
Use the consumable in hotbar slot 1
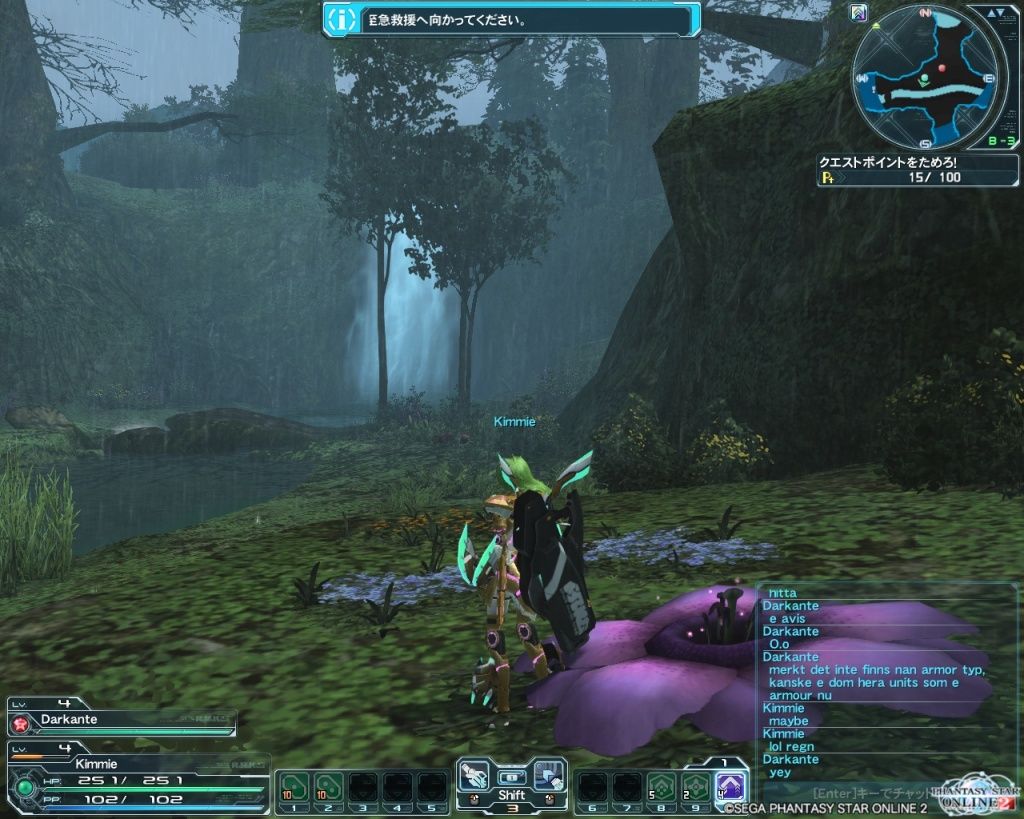pyautogui.click(x=294, y=788)
